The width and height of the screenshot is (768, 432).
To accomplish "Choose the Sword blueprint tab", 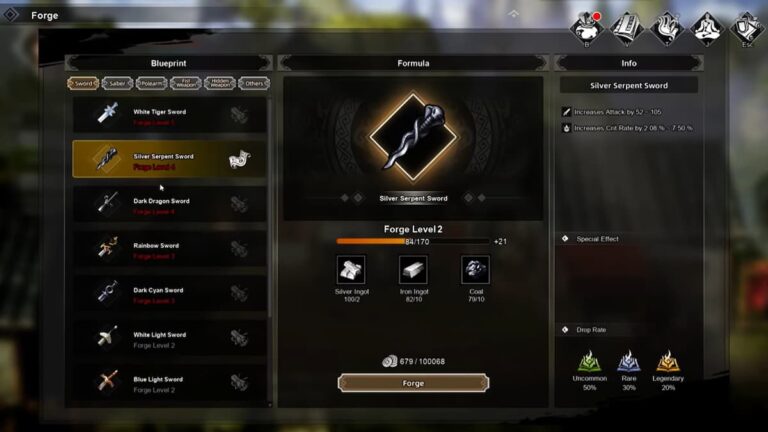I will pyautogui.click(x=83, y=84).
